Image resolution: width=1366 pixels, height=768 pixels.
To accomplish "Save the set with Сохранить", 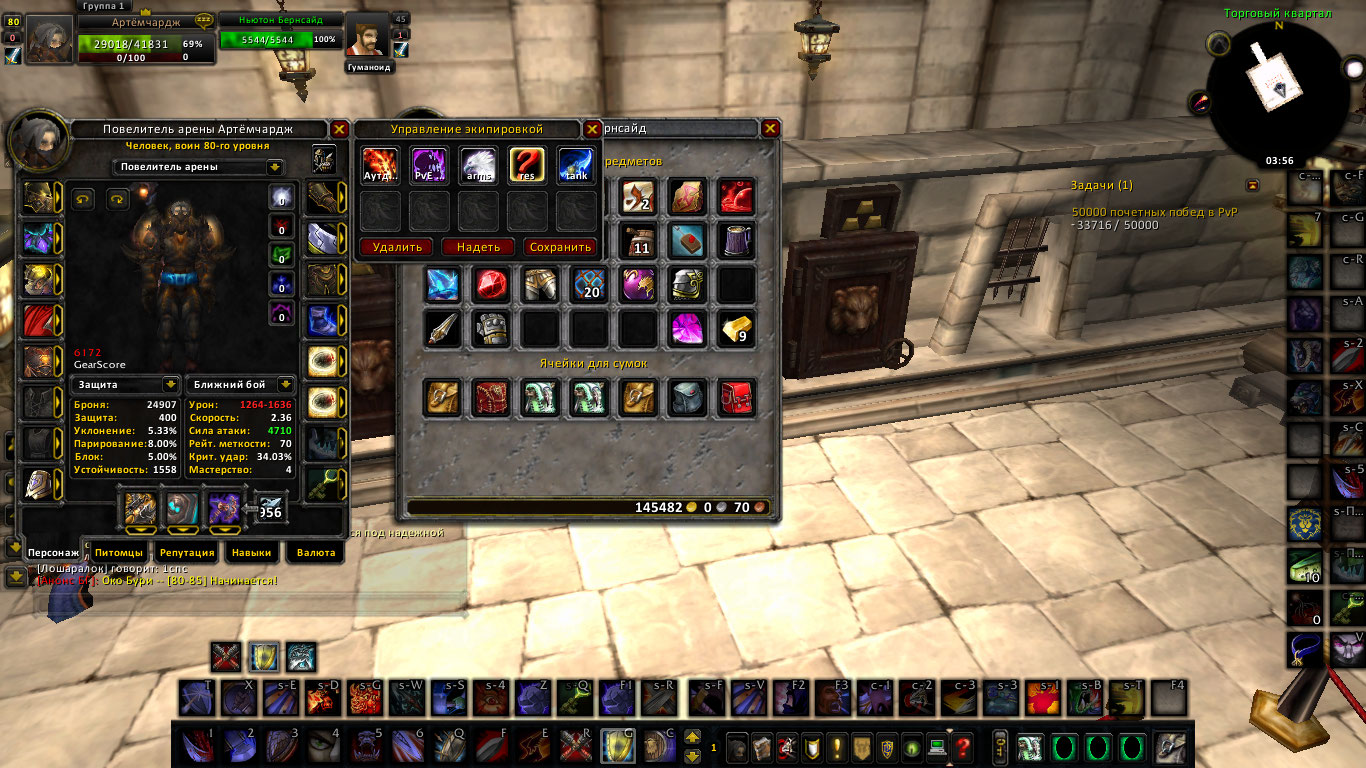I will coord(560,247).
